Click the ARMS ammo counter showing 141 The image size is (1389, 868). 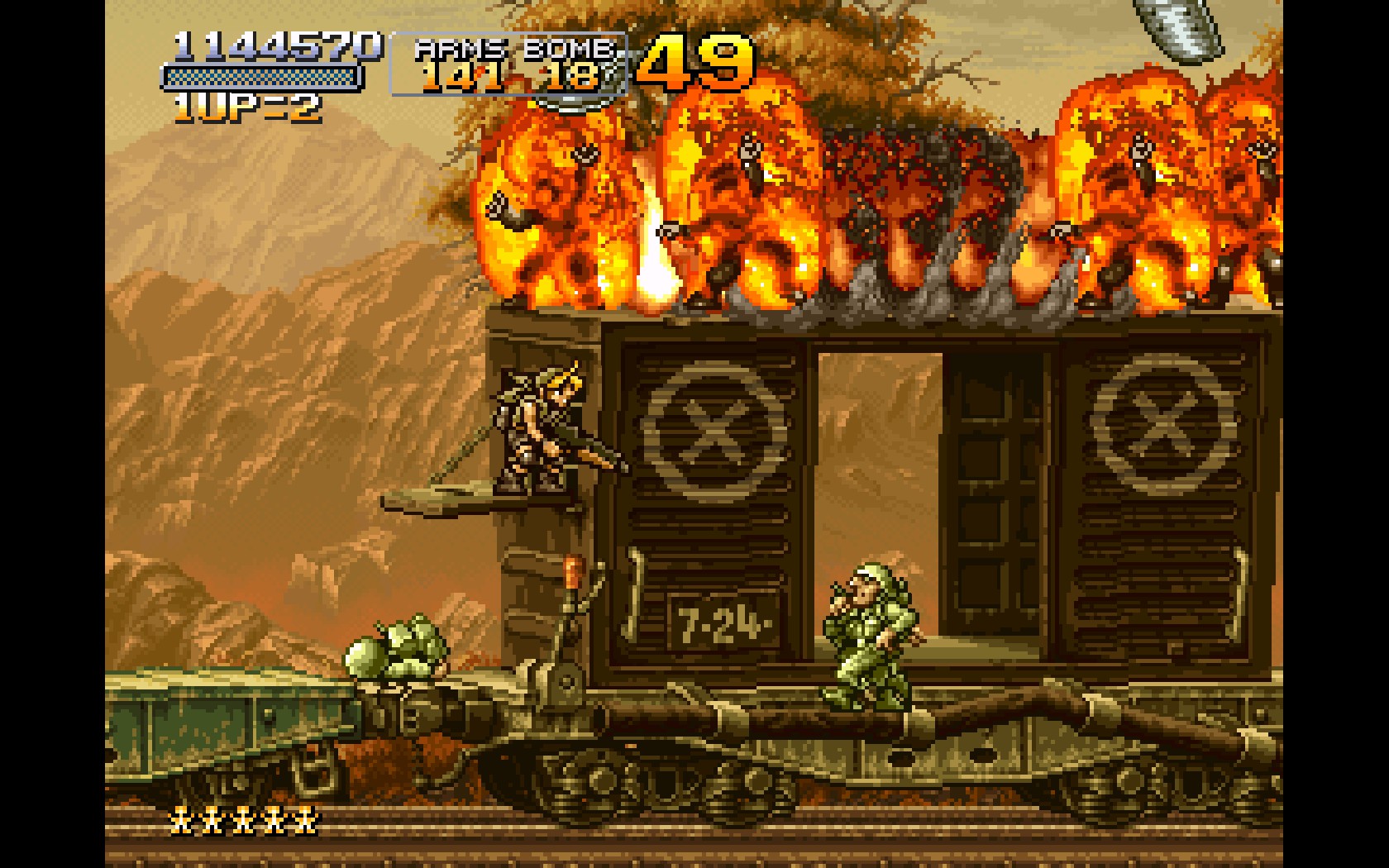tap(463, 76)
